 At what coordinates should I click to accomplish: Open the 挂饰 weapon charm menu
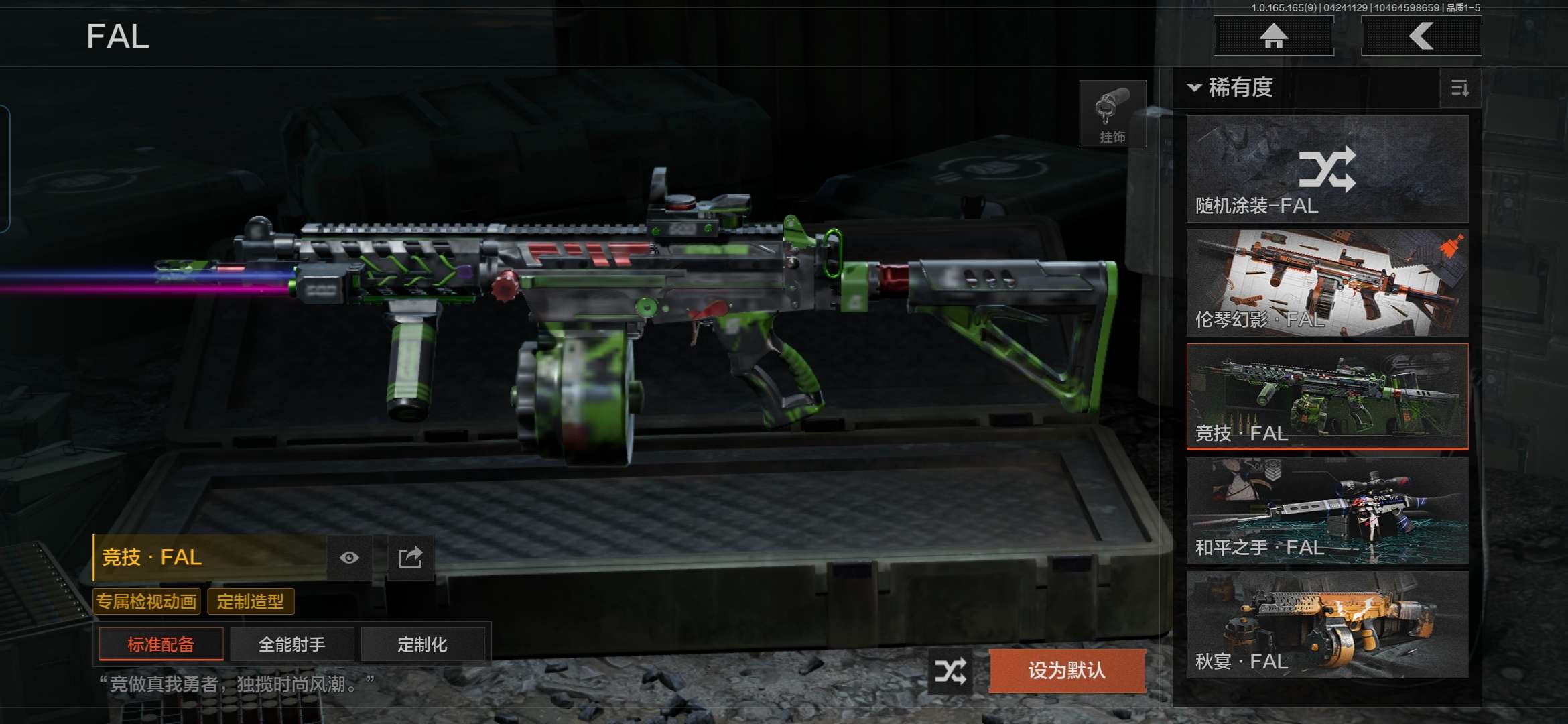(x=1112, y=114)
